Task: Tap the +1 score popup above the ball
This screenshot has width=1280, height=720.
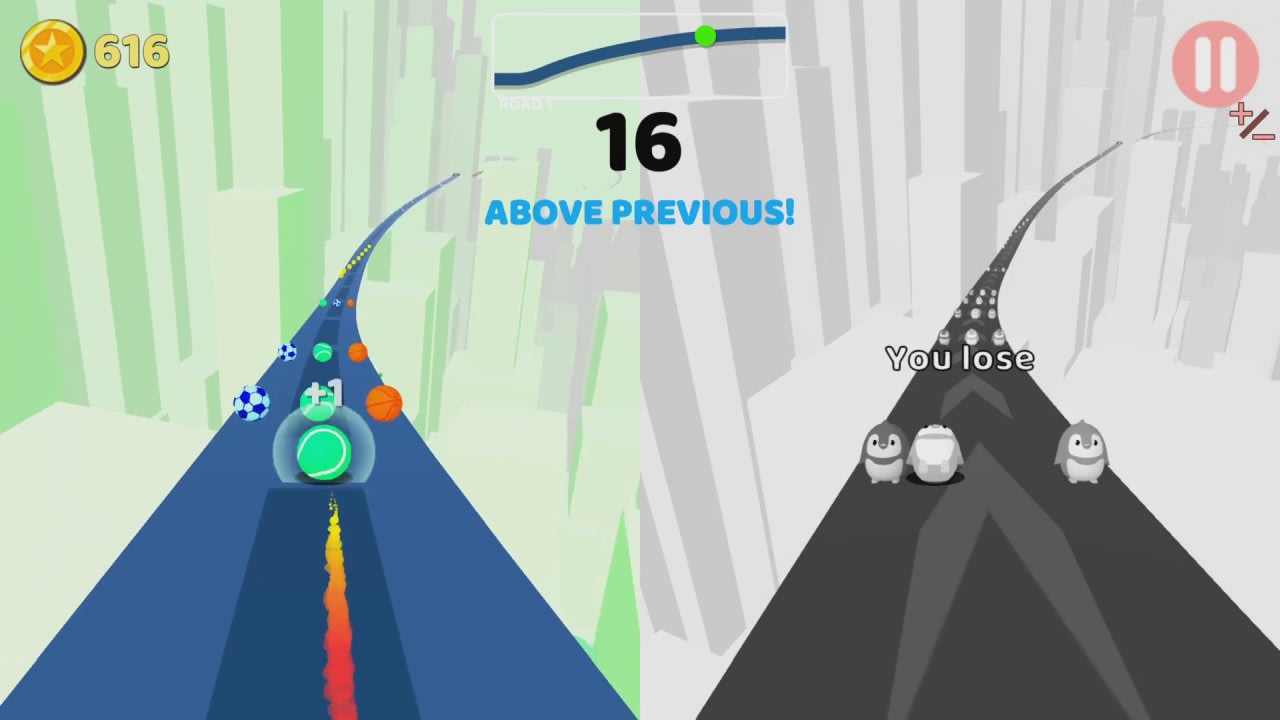Action: click(325, 394)
